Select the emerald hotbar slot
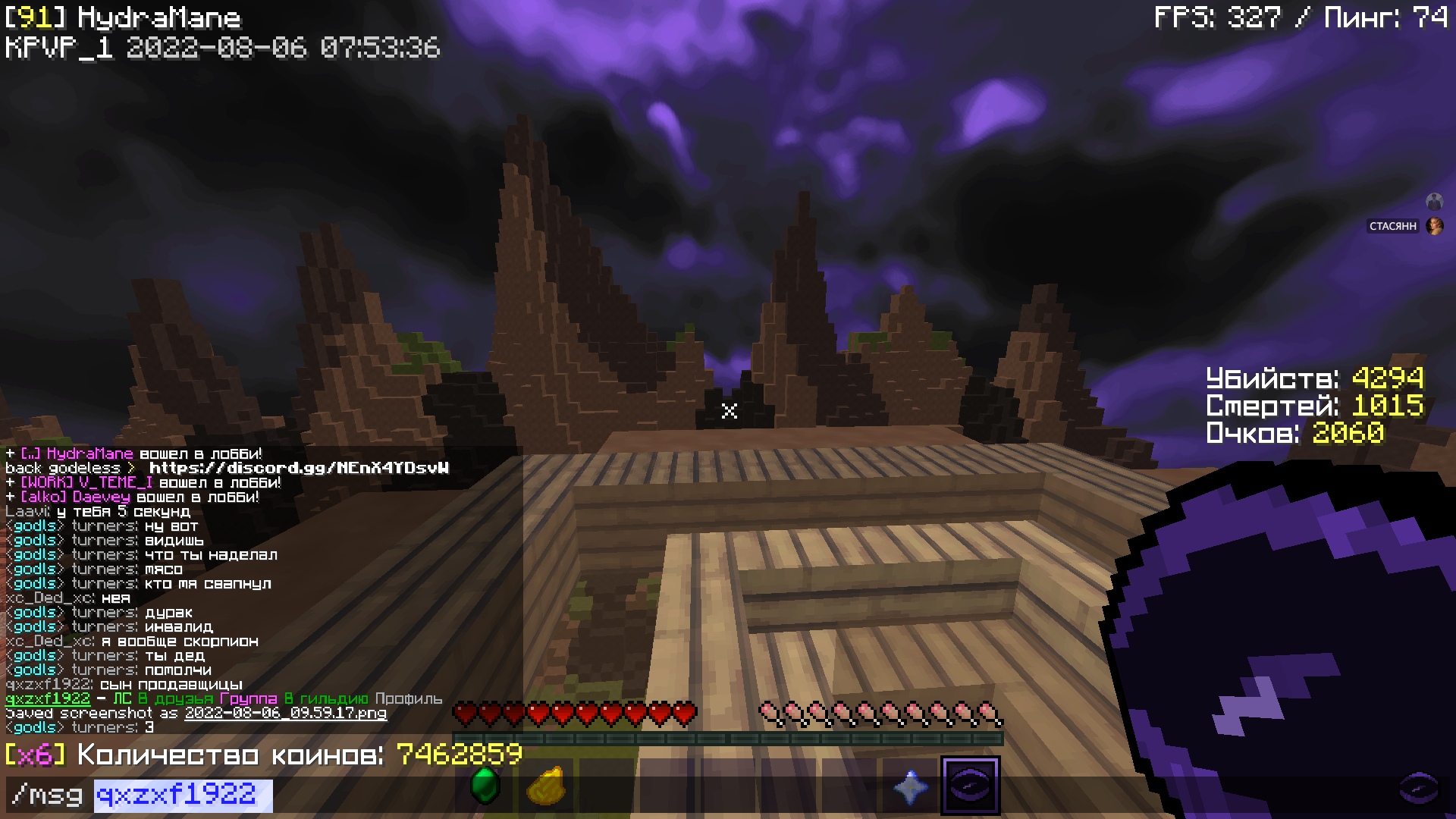Viewport: 1456px width, 819px height. tap(485, 786)
